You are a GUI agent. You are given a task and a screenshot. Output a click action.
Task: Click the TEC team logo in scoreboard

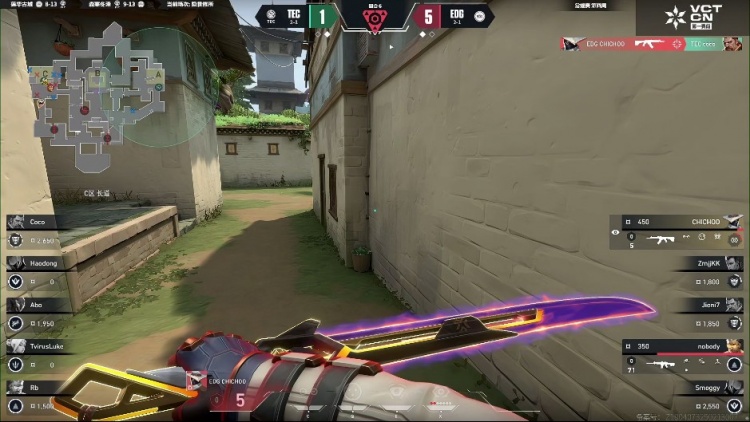click(272, 16)
